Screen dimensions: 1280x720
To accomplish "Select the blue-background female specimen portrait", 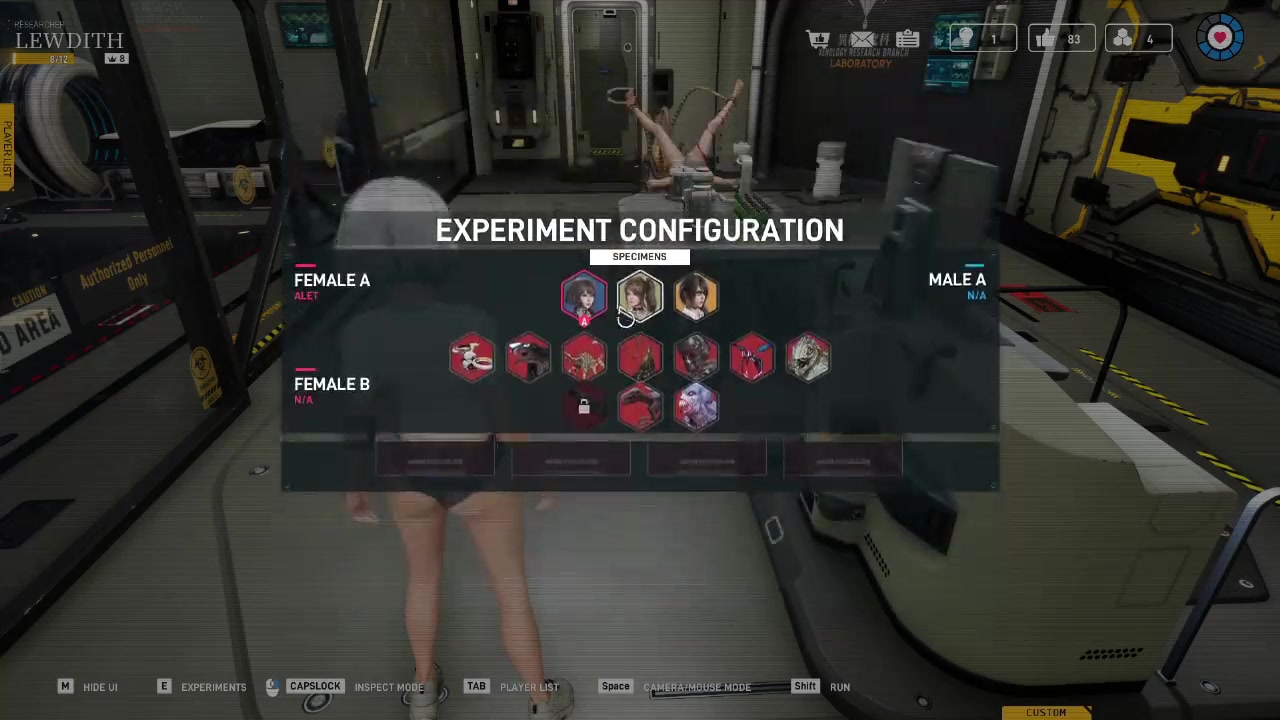I will [584, 297].
